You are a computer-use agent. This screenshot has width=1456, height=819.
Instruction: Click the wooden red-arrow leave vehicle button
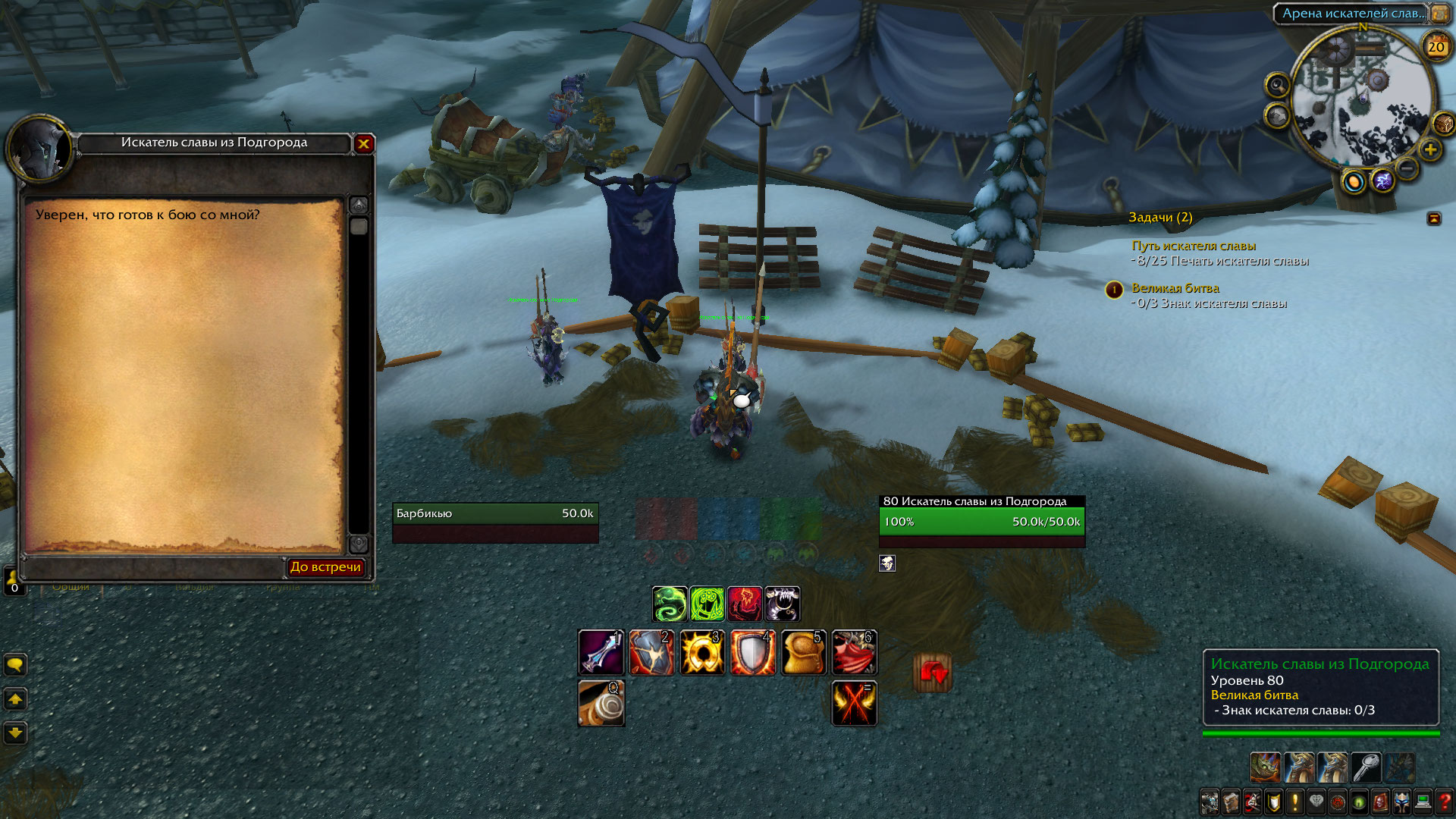(933, 673)
